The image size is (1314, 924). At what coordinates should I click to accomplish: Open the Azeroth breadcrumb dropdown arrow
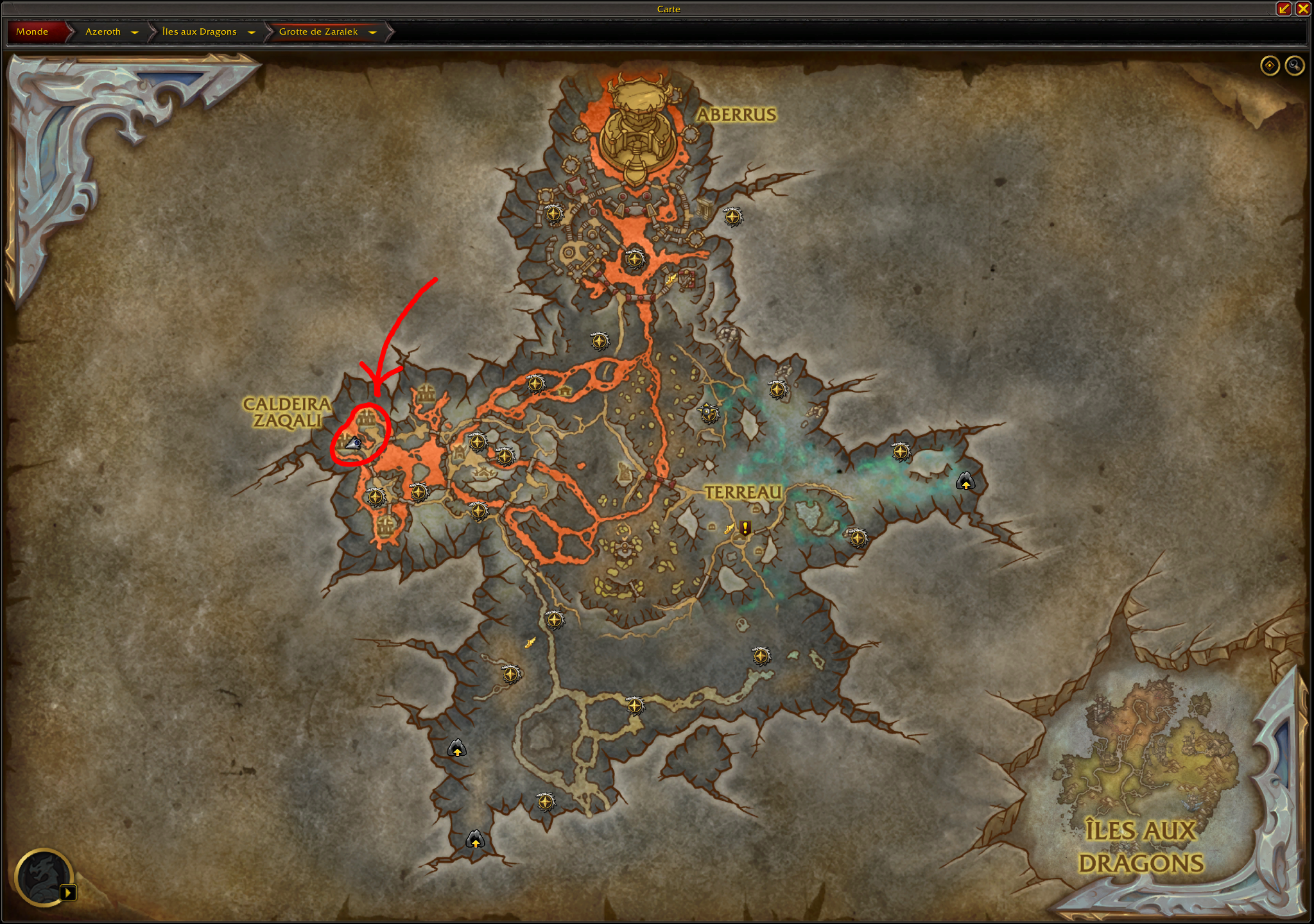pyautogui.click(x=135, y=31)
